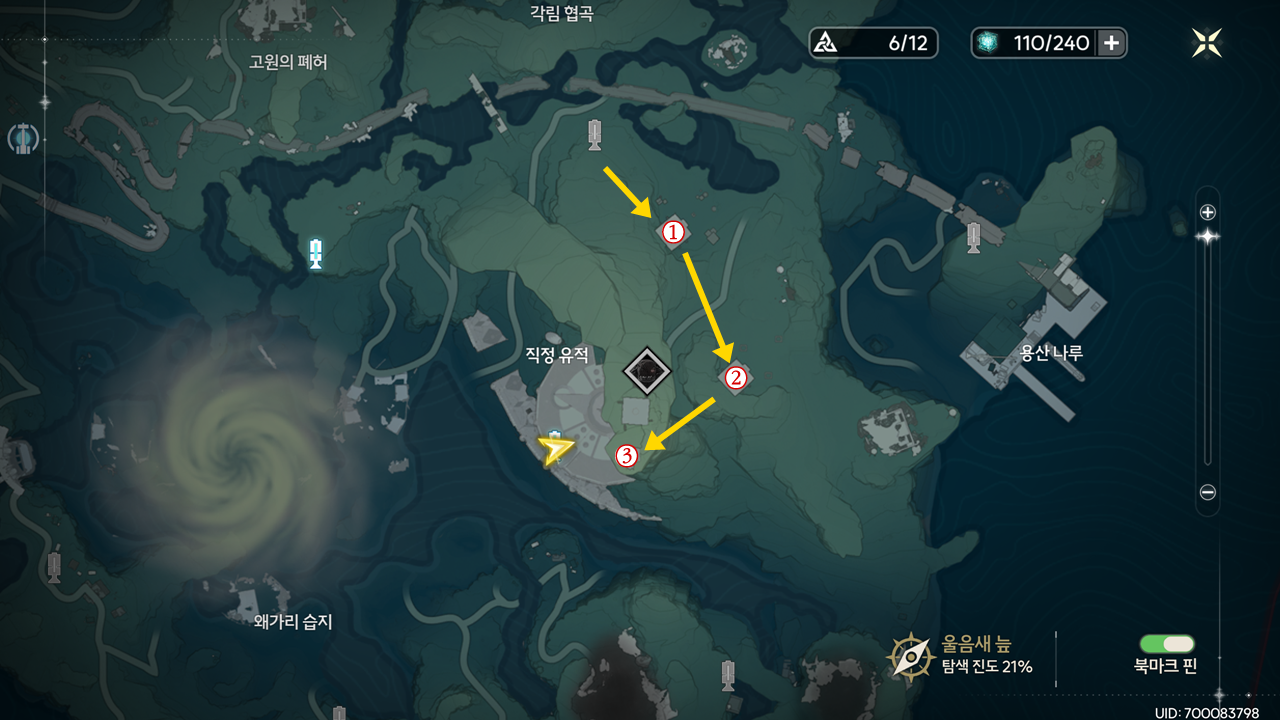The height and width of the screenshot is (720, 1280).
Task: Zoom out with the map minus button
Action: 1207,492
